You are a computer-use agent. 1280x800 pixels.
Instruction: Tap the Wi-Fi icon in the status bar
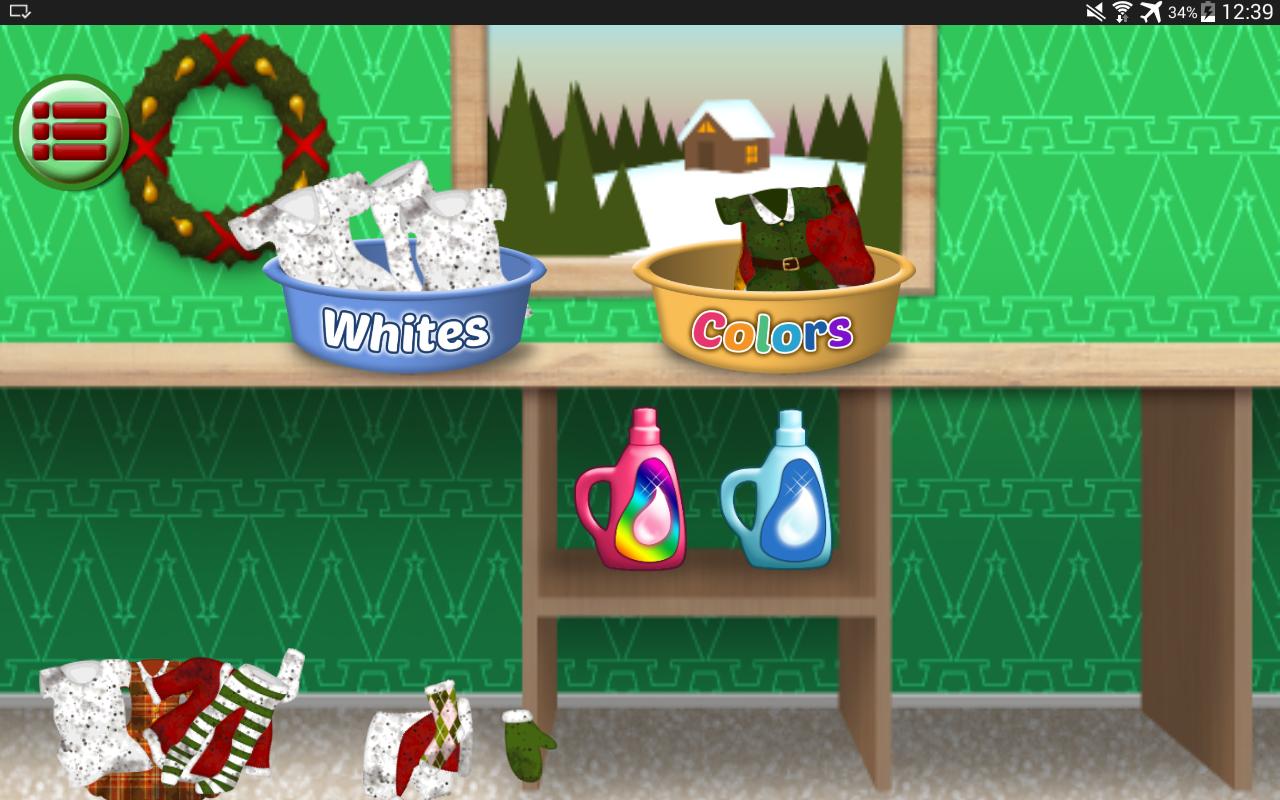[x=1122, y=10]
